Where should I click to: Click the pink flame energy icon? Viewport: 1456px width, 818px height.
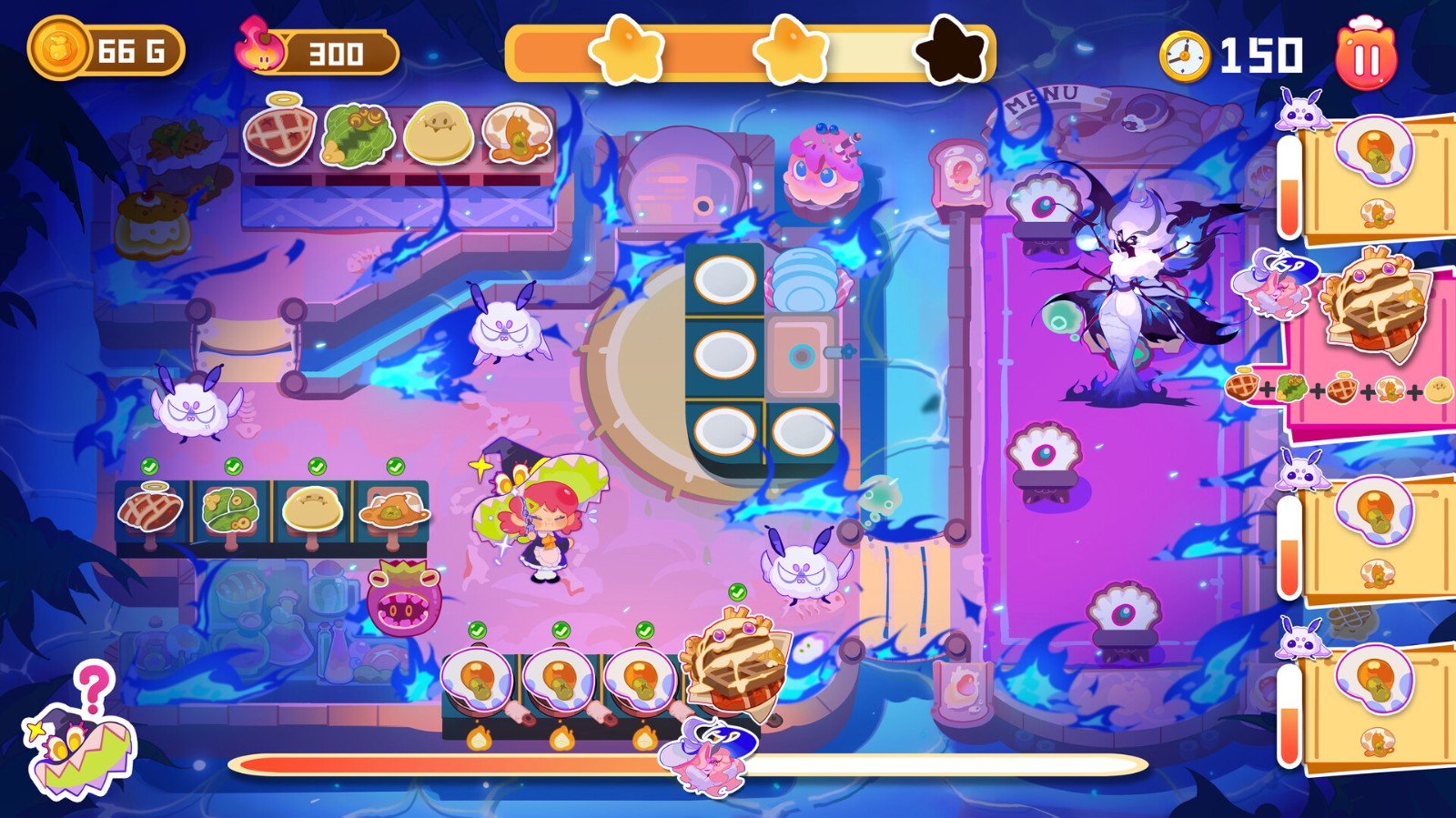pos(258,47)
